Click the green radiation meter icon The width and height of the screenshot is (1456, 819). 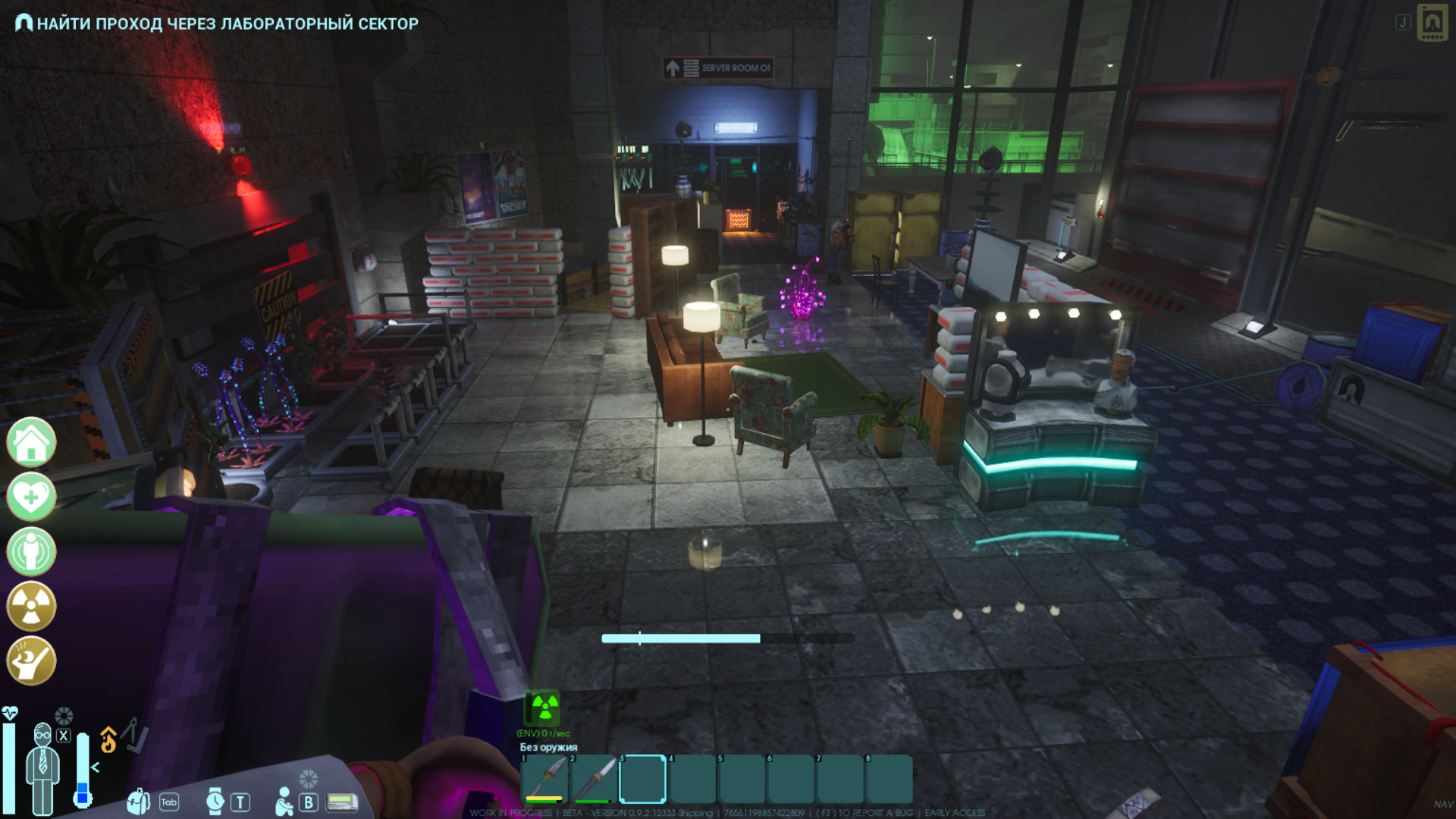pyautogui.click(x=544, y=708)
